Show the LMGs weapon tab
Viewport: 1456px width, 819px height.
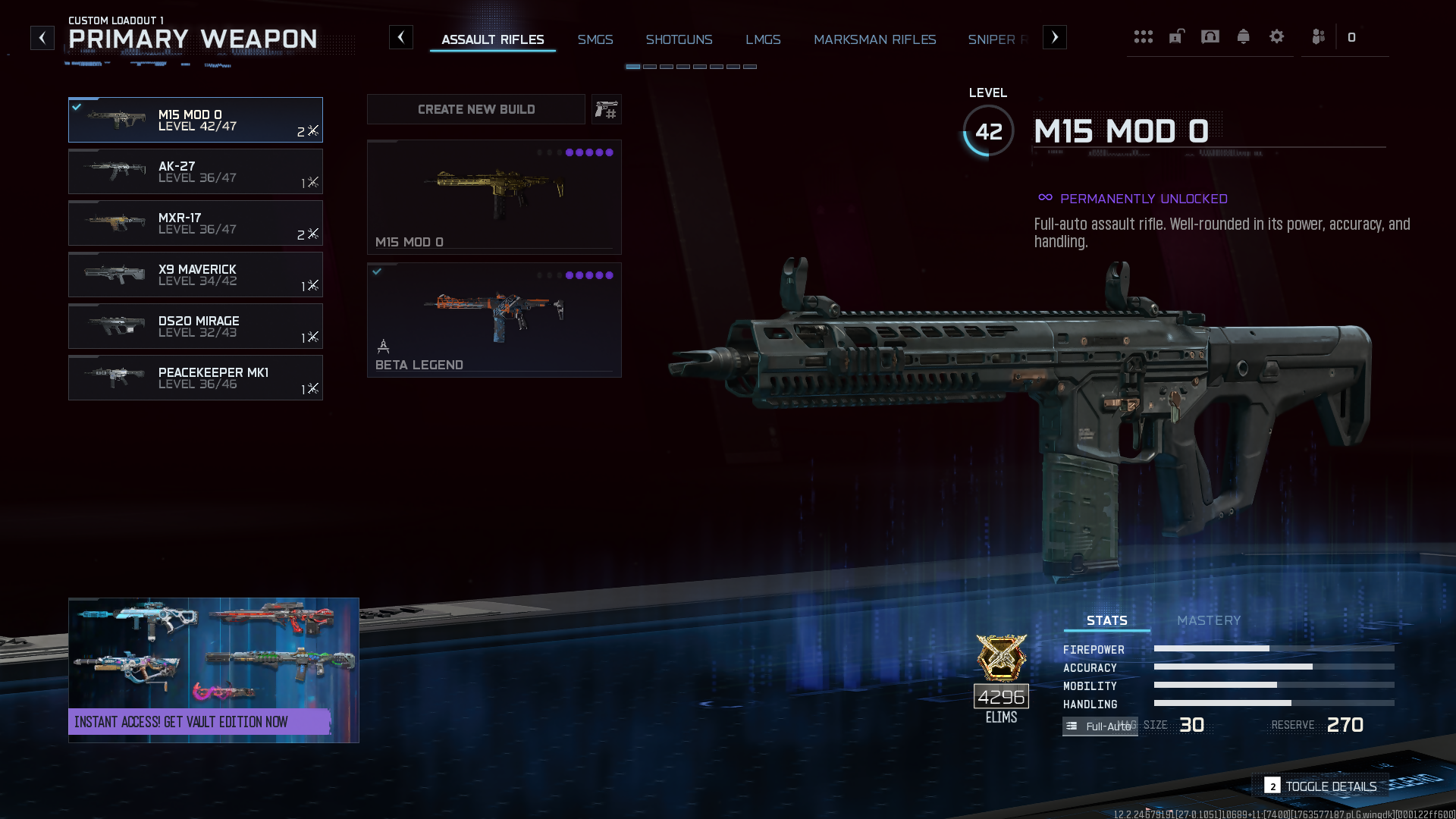(763, 39)
